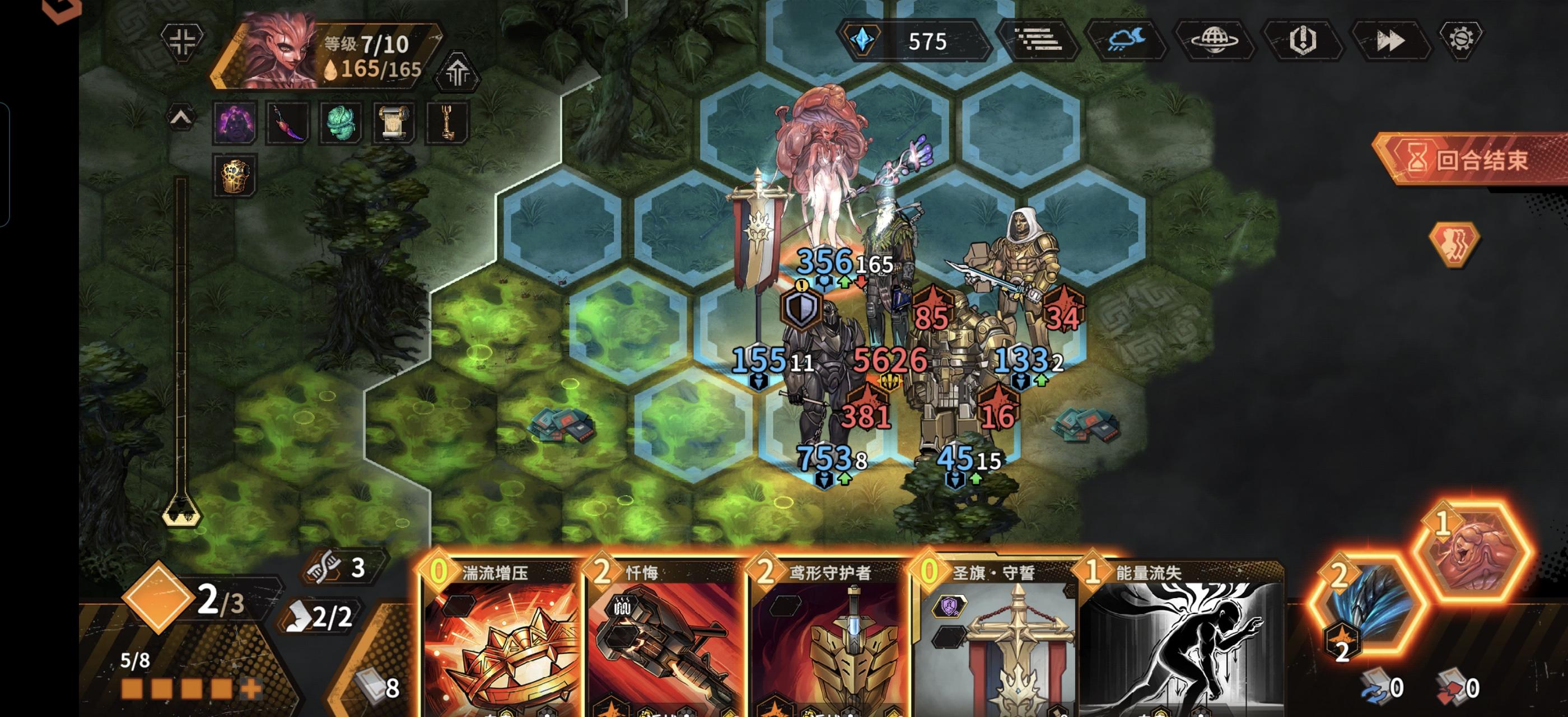Collapse the hero equipment panel with the chevron
This screenshot has width=1568, height=717.
[x=181, y=119]
